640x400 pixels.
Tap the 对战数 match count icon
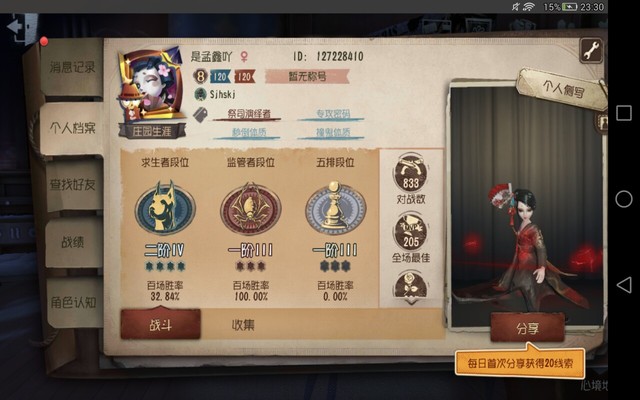point(410,177)
